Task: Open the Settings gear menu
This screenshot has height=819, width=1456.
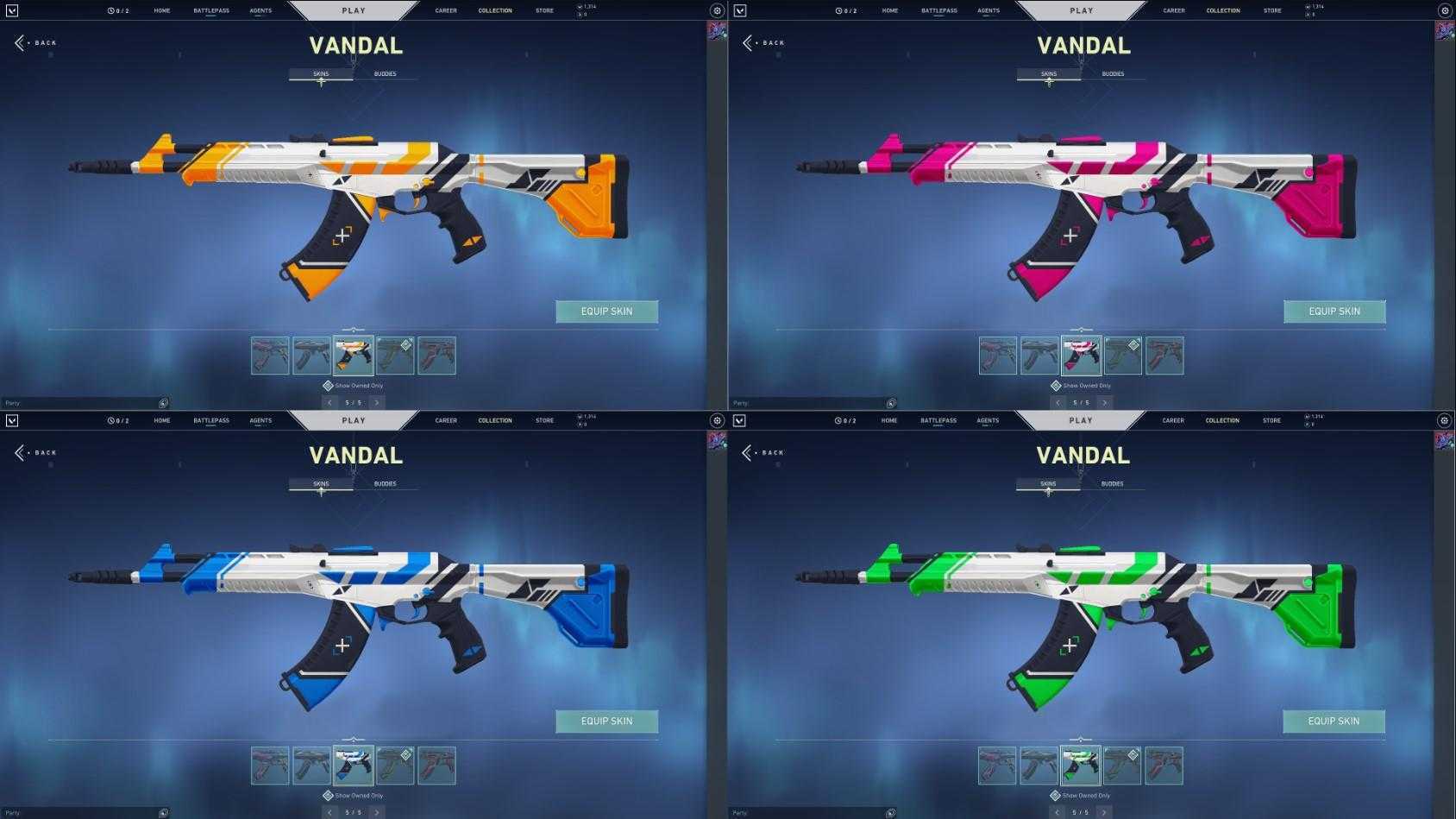Action: 717,9
